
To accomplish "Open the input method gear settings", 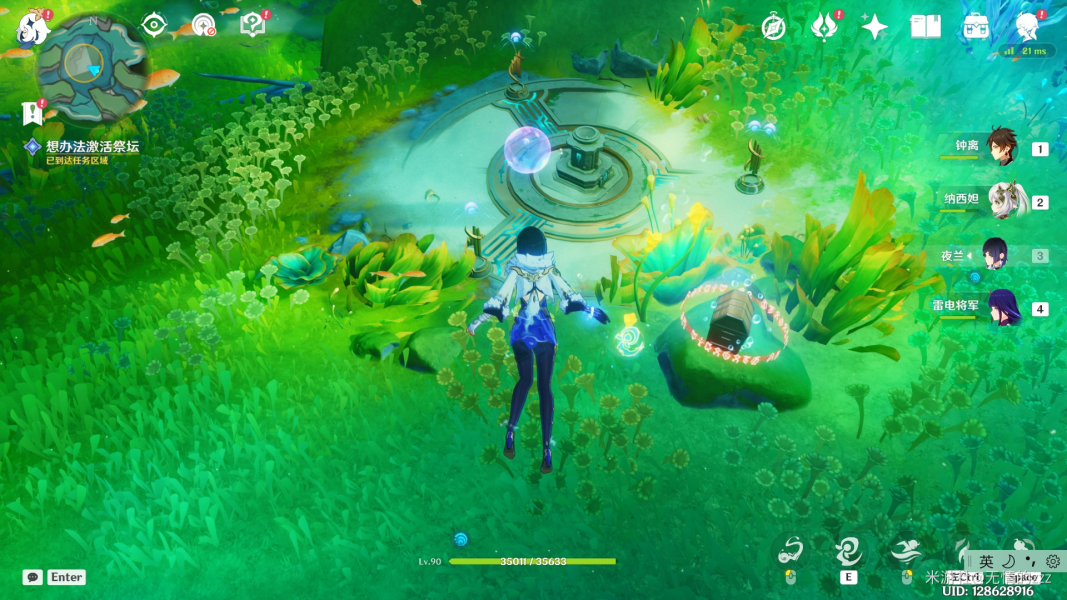I will pyautogui.click(x=1053, y=562).
